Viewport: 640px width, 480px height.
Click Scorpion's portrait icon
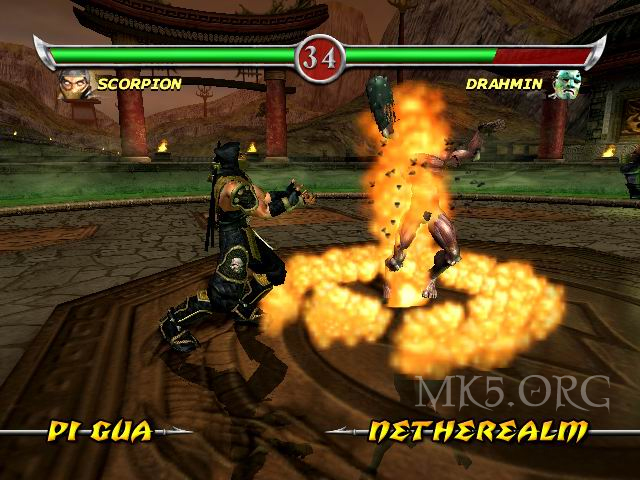coord(76,84)
